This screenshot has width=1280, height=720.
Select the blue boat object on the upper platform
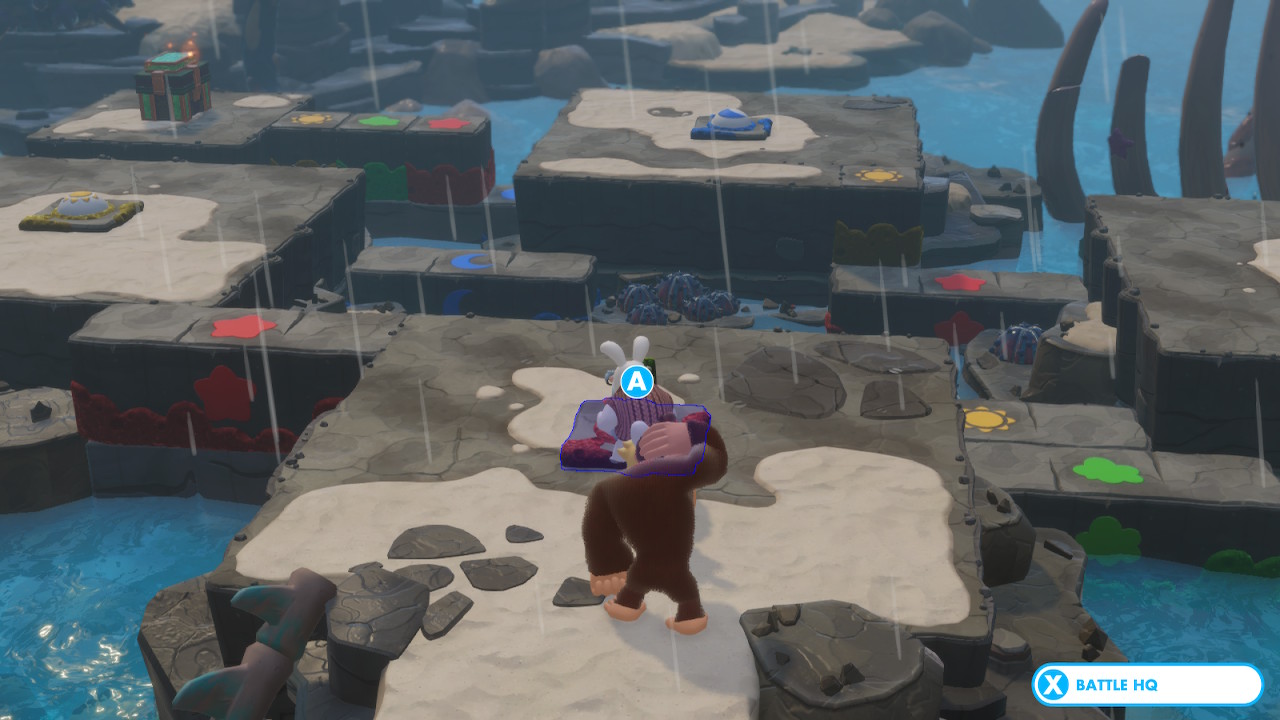(730, 123)
